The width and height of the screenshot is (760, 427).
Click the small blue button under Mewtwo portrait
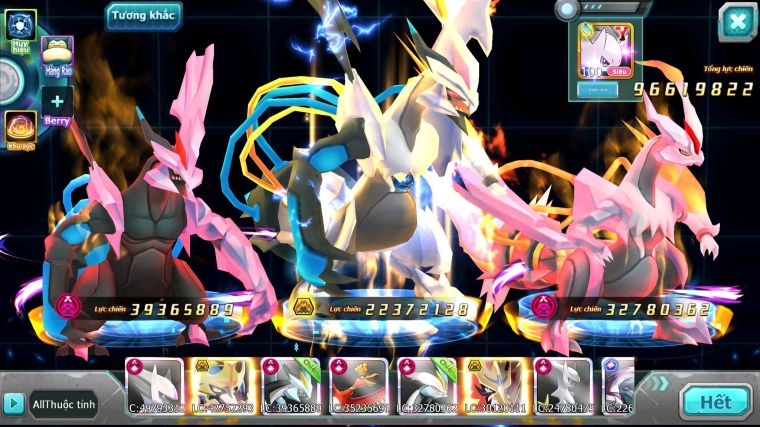[x=598, y=89]
